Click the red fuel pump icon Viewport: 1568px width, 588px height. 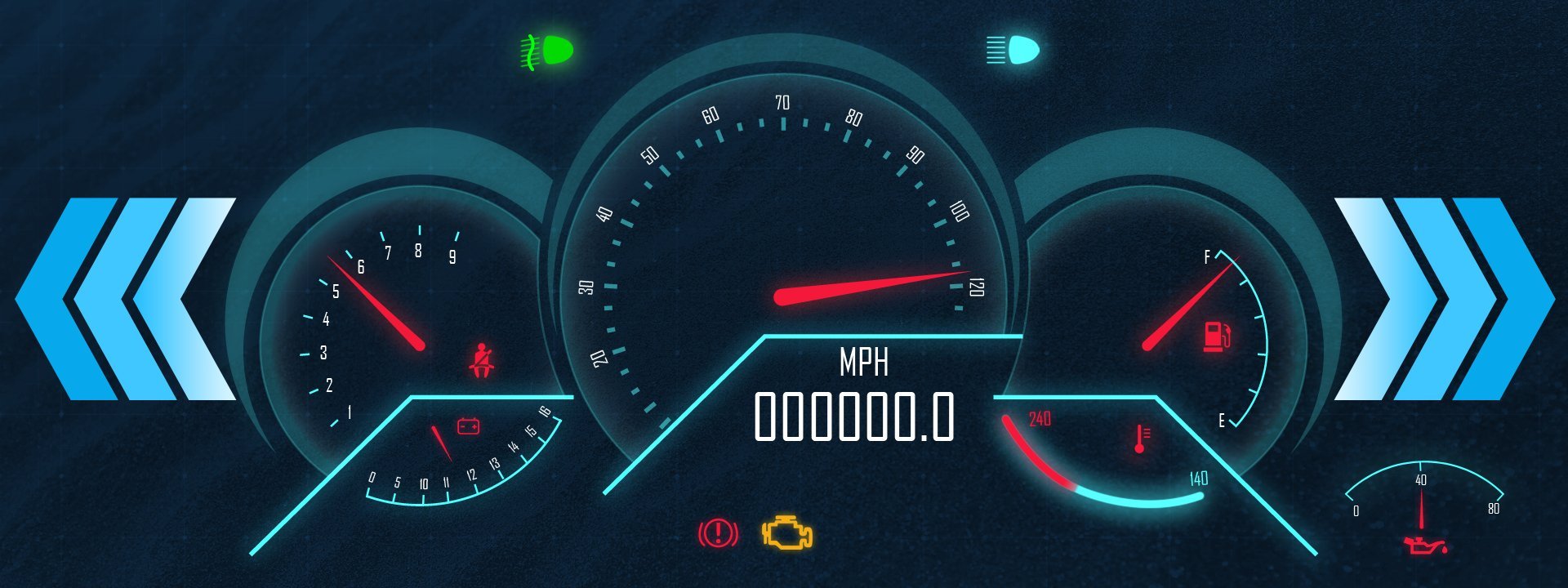1216,336
